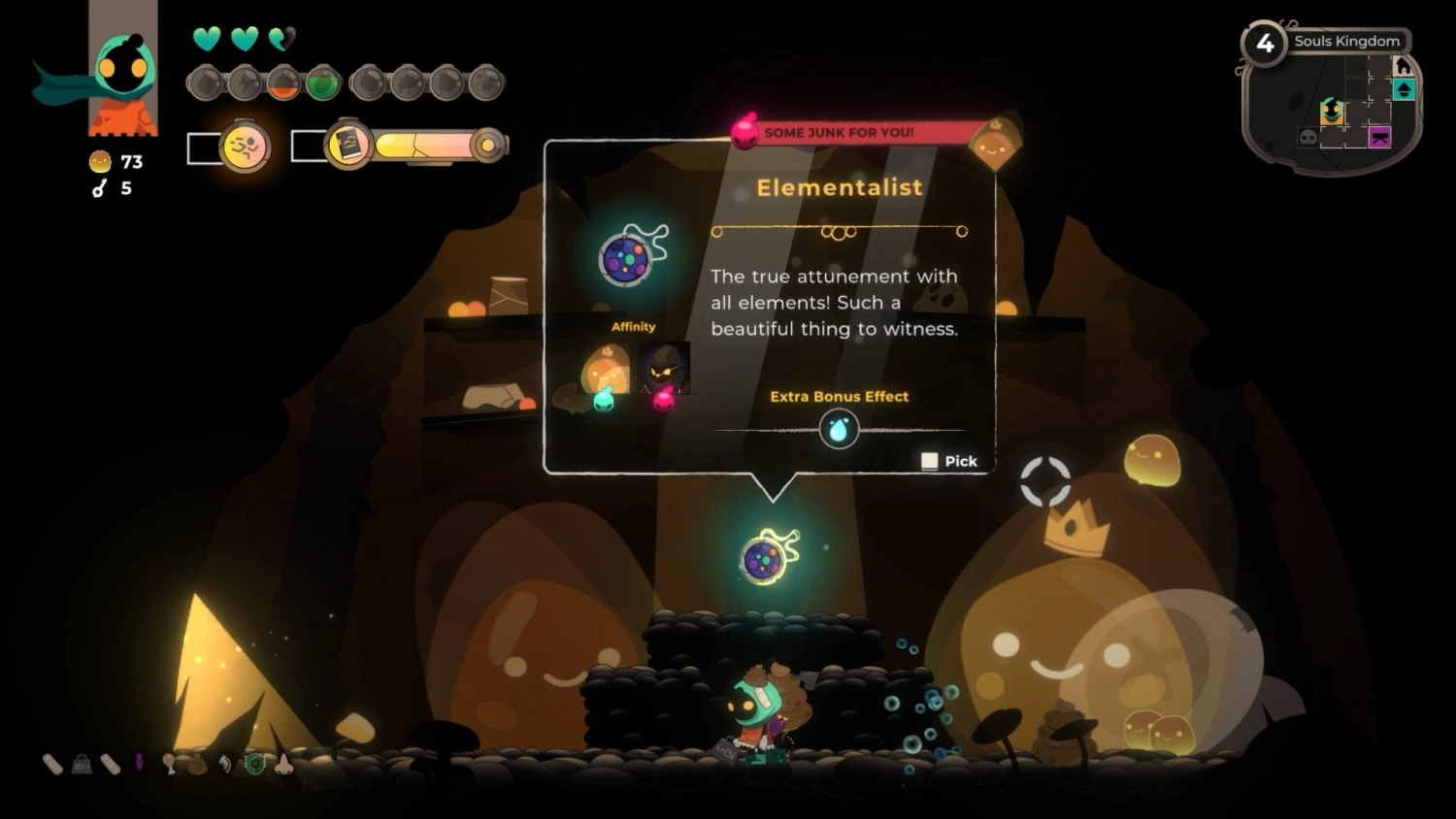This screenshot has width=1456, height=819.
Task: Click the Souls Kingdom minimap label
Action: click(1346, 41)
